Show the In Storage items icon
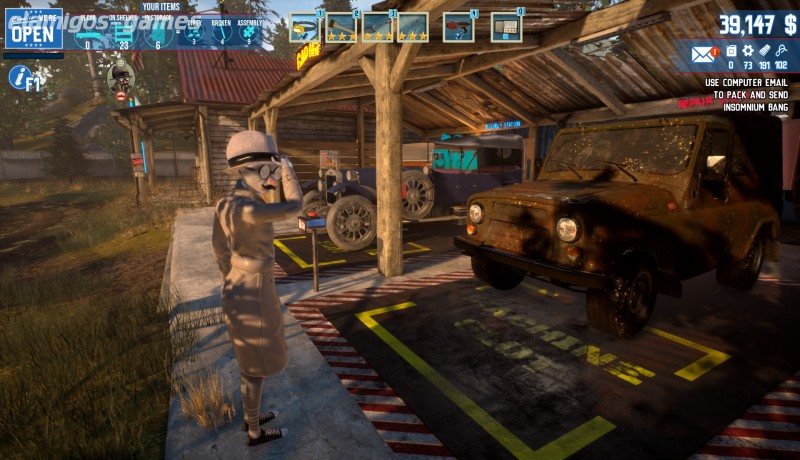Screen dimensions: 800x460 click(x=158, y=33)
